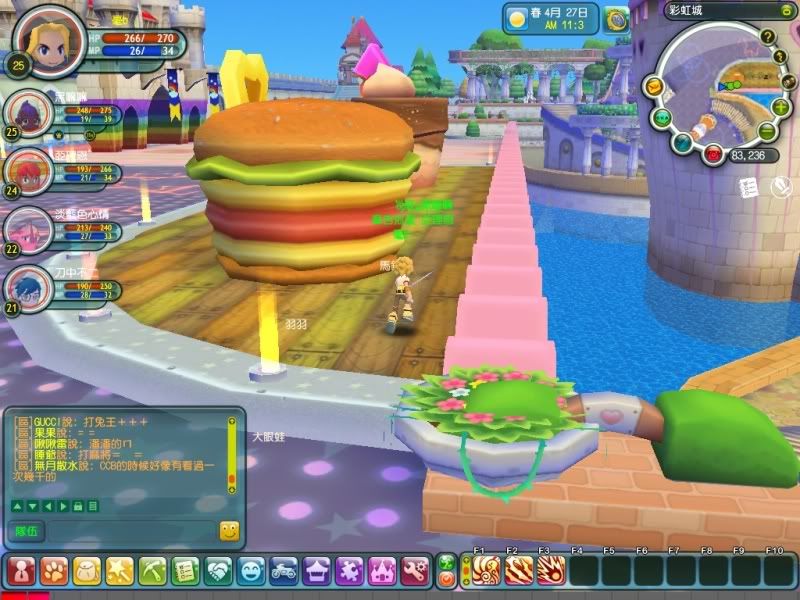This screenshot has width=800, height=600.
Task: Open mail from the yellow envelope icon
Action: point(653,88)
